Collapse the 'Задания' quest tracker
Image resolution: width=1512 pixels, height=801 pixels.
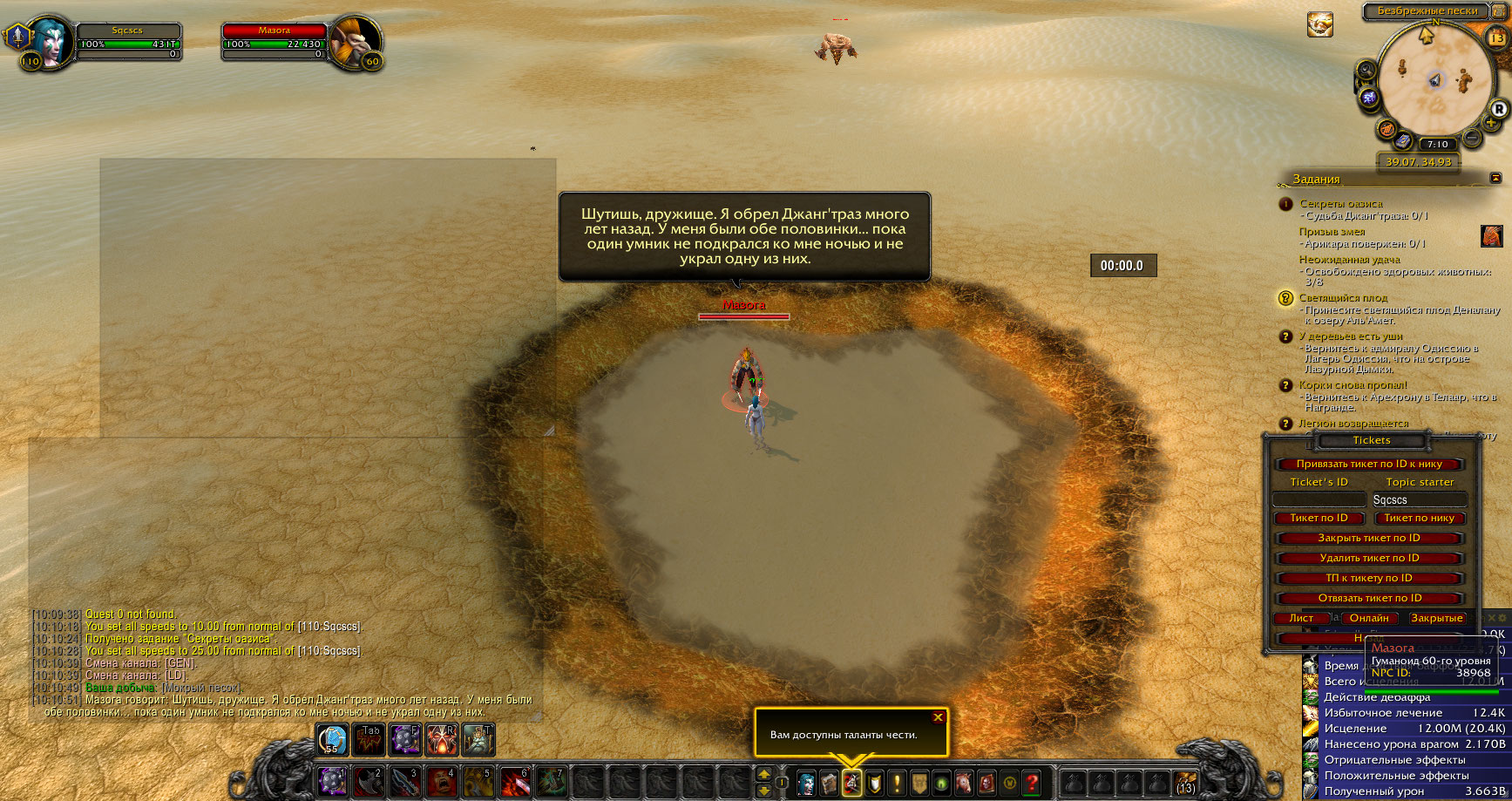click(1496, 178)
